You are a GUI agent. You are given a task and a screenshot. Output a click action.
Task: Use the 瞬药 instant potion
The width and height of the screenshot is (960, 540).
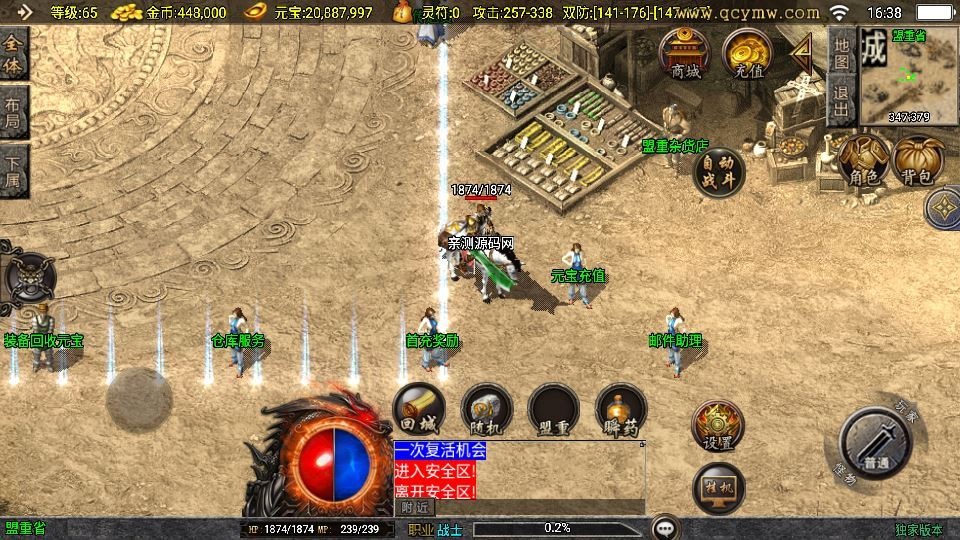(620, 409)
